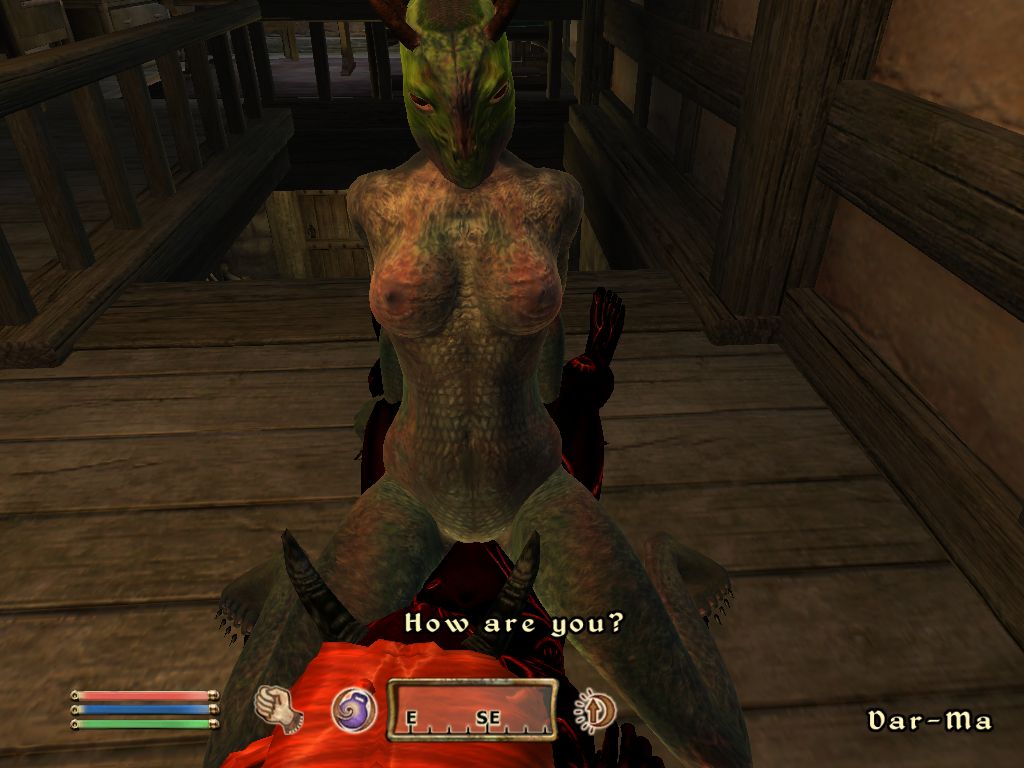Image resolution: width=1024 pixels, height=768 pixels.
Task: Select the active effect icon beside the compass
Action: click(597, 710)
